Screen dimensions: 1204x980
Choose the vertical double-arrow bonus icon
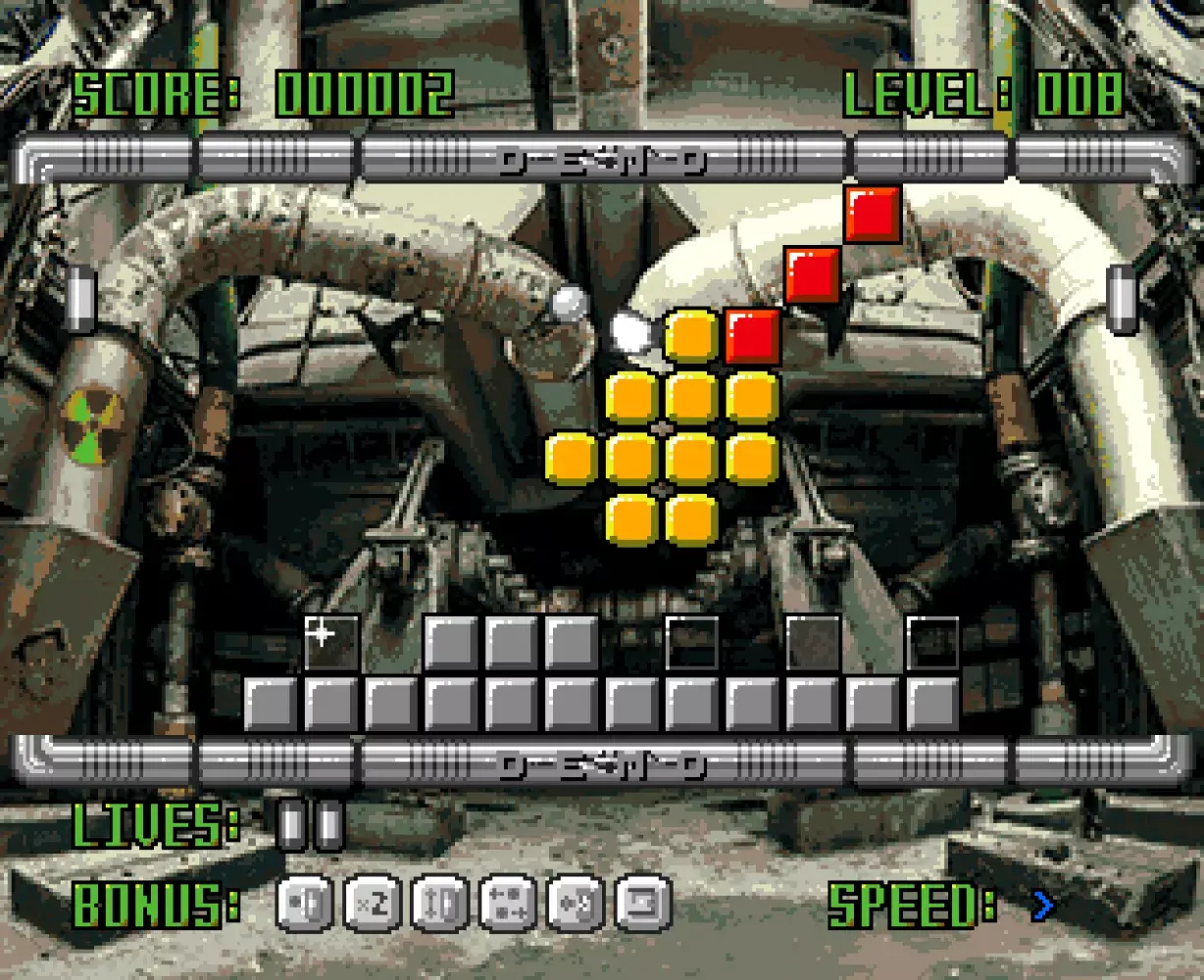click(x=440, y=903)
